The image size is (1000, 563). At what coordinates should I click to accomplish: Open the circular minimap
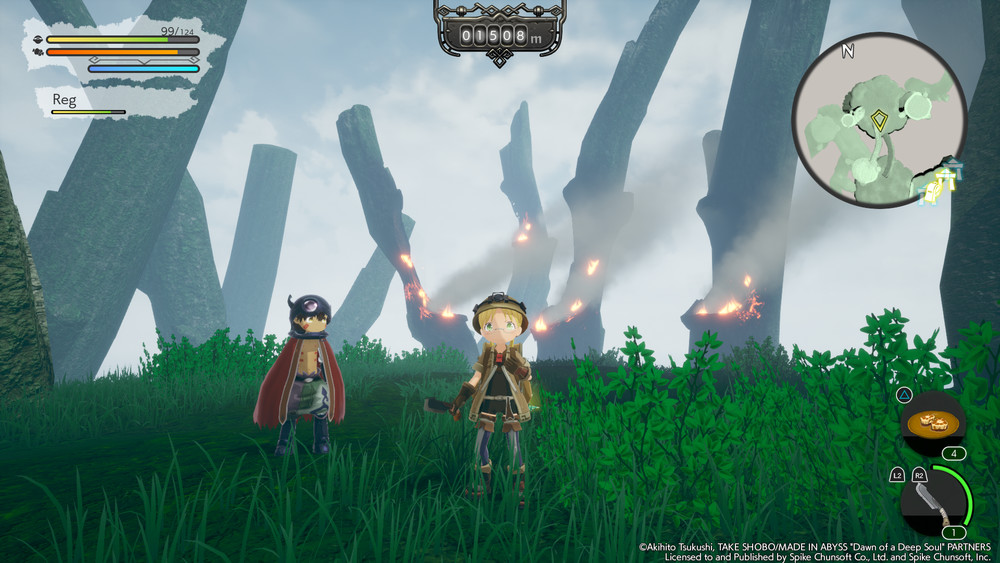[x=878, y=118]
